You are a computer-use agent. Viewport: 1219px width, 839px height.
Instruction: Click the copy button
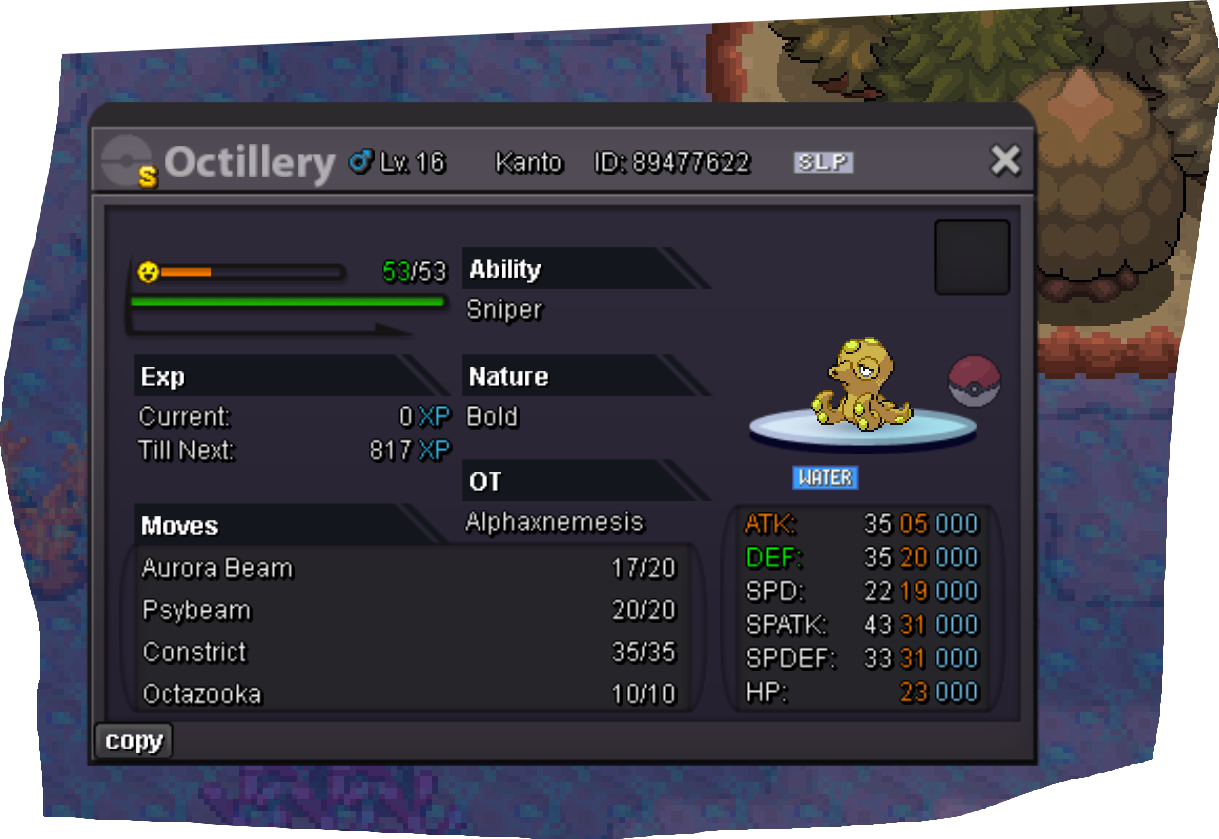tap(134, 741)
